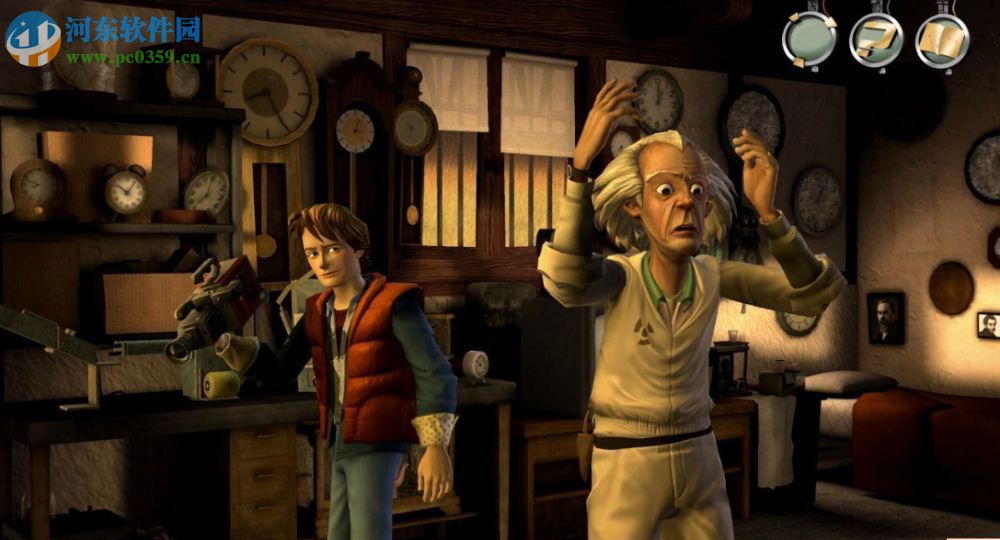
Task: Open the notebook book icon
Action: (x=942, y=40)
